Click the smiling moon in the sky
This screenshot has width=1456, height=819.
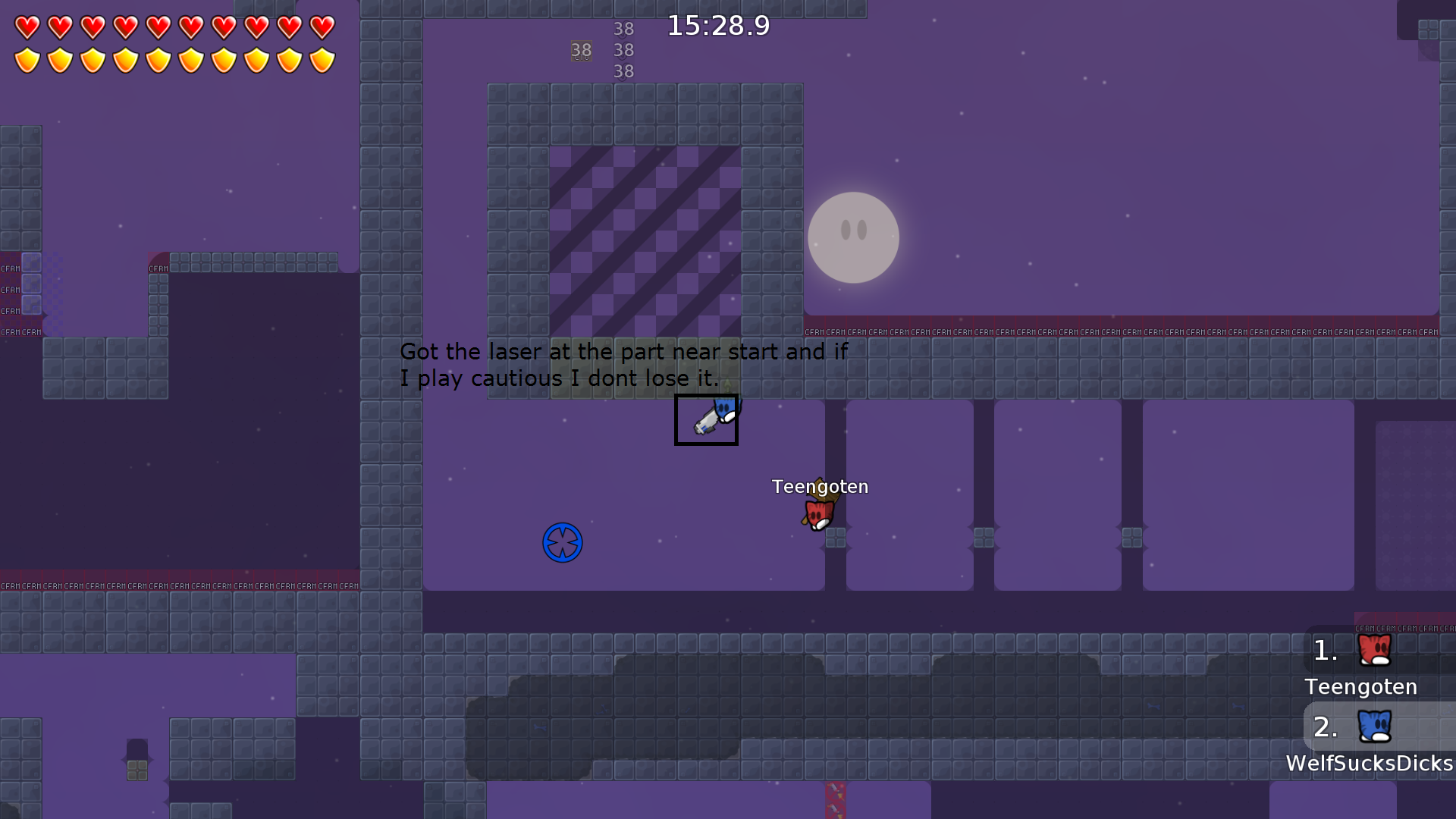pyautogui.click(x=854, y=237)
